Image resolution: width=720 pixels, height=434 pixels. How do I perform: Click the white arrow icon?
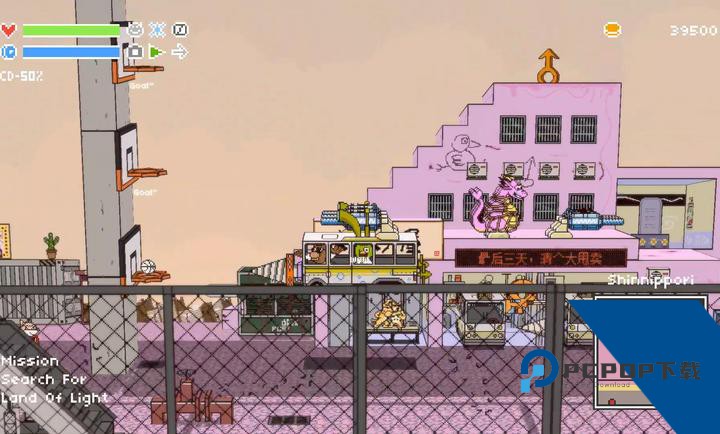coord(180,51)
